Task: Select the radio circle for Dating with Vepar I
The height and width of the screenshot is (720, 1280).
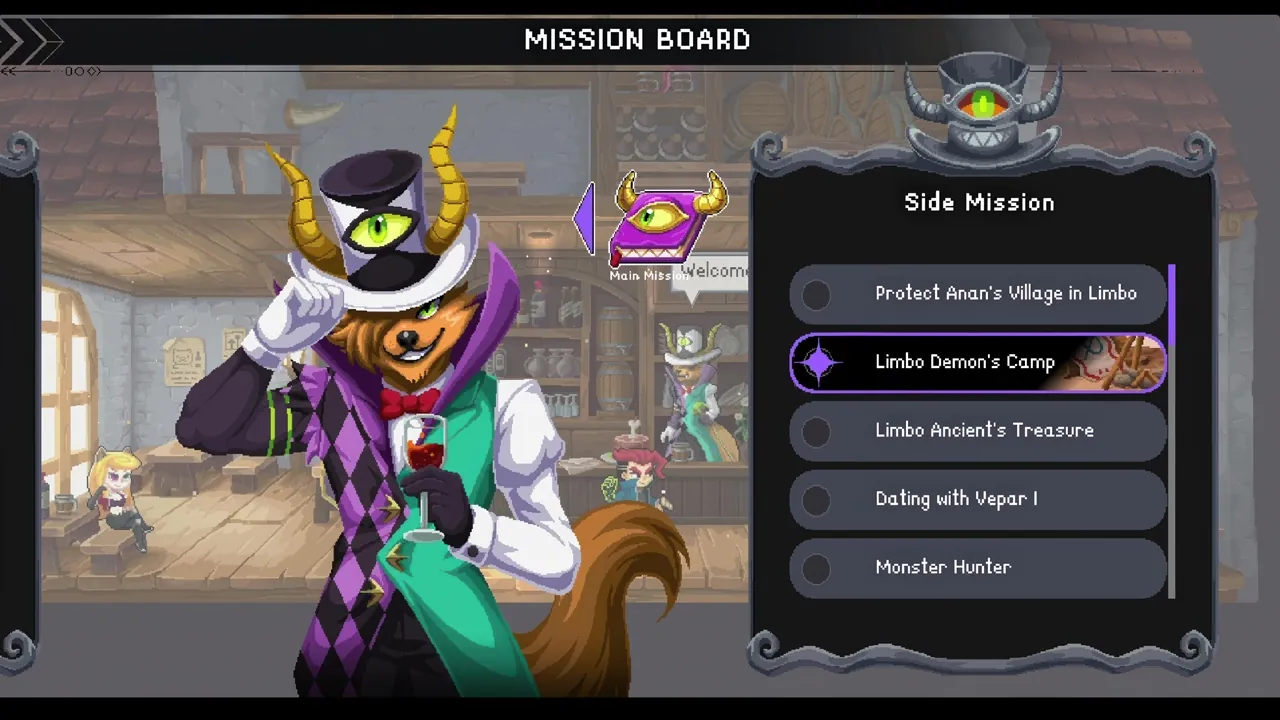Action: [x=818, y=499]
